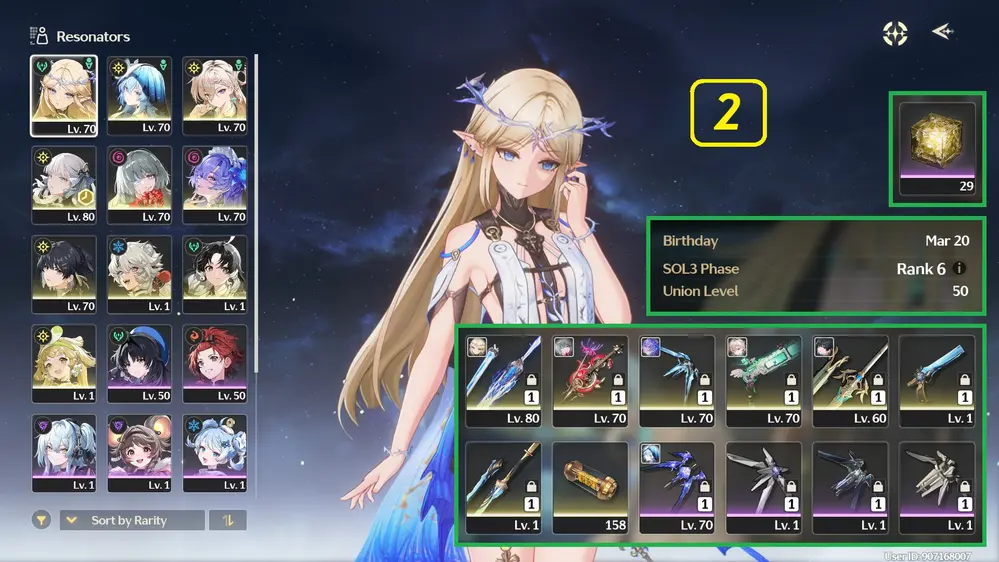Viewport: 999px width, 562px height.
Task: Click the back arrow in the top corner
Action: click(x=942, y=32)
